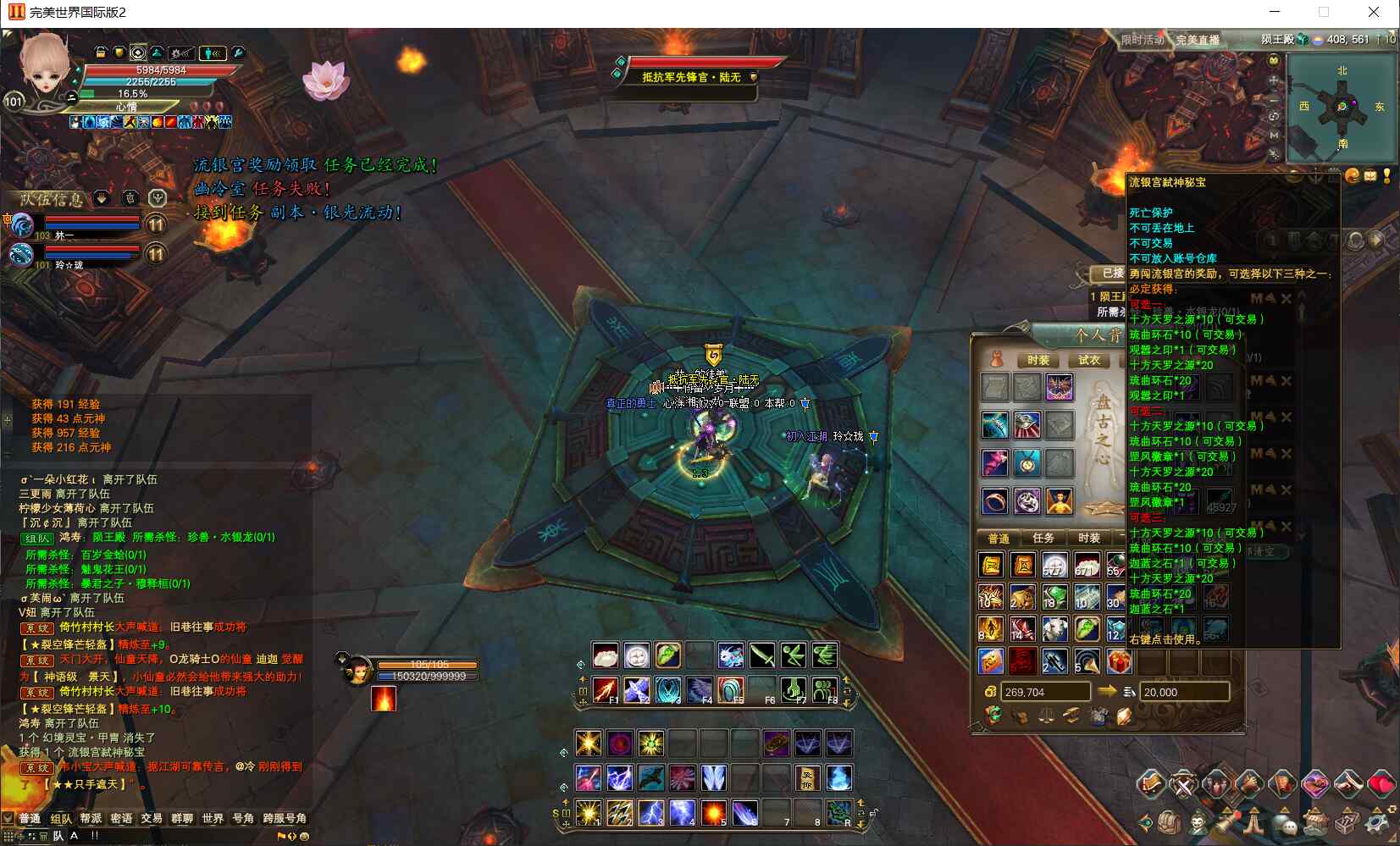Open the 限时活动 events button
1400x846 pixels.
pos(1142,40)
